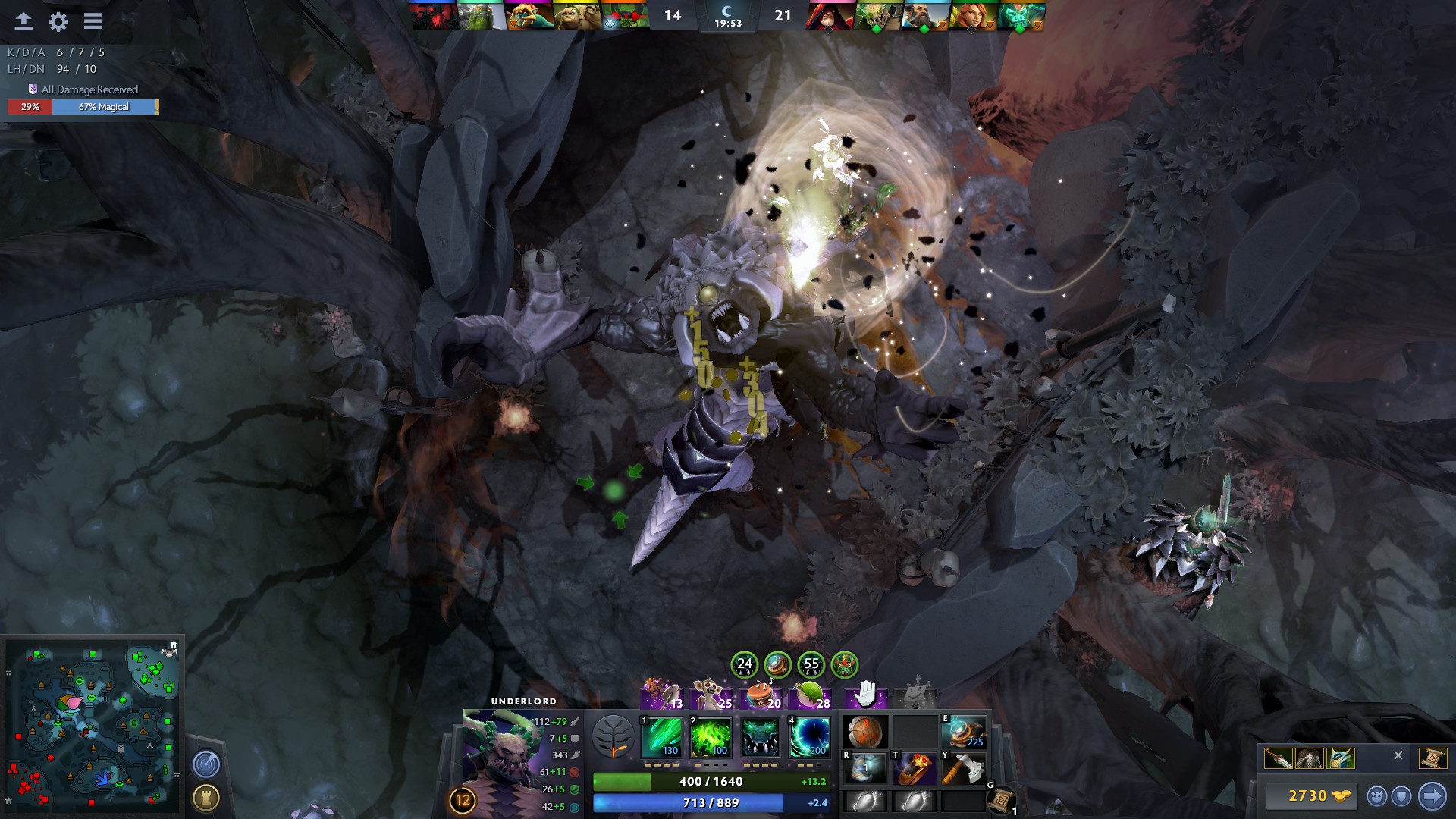Use the Quelling Blade axe item
Screen dimensions: 1456x819
pos(963,769)
